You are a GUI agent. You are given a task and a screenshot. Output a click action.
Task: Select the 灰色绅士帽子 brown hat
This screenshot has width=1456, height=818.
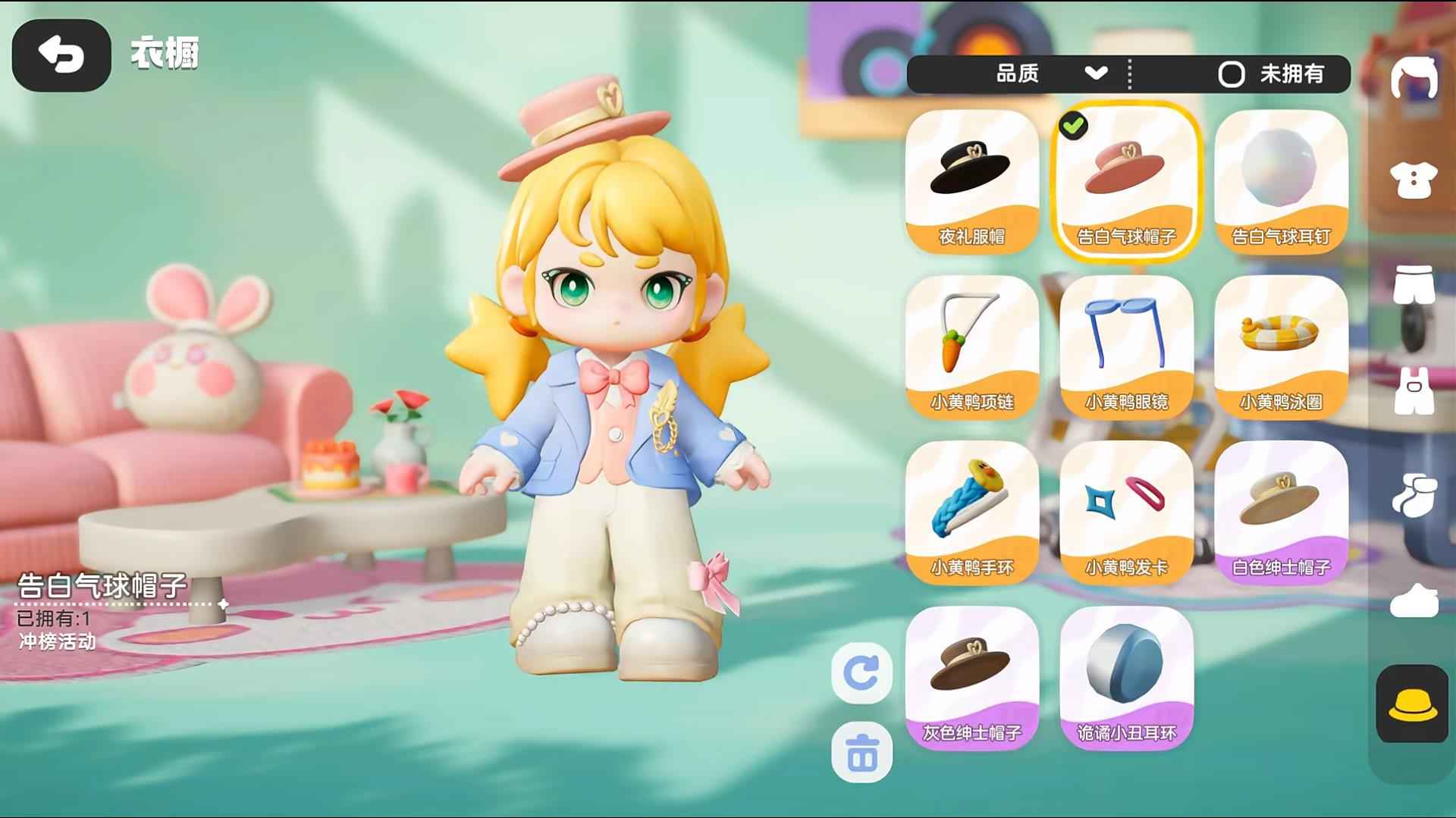click(971, 676)
